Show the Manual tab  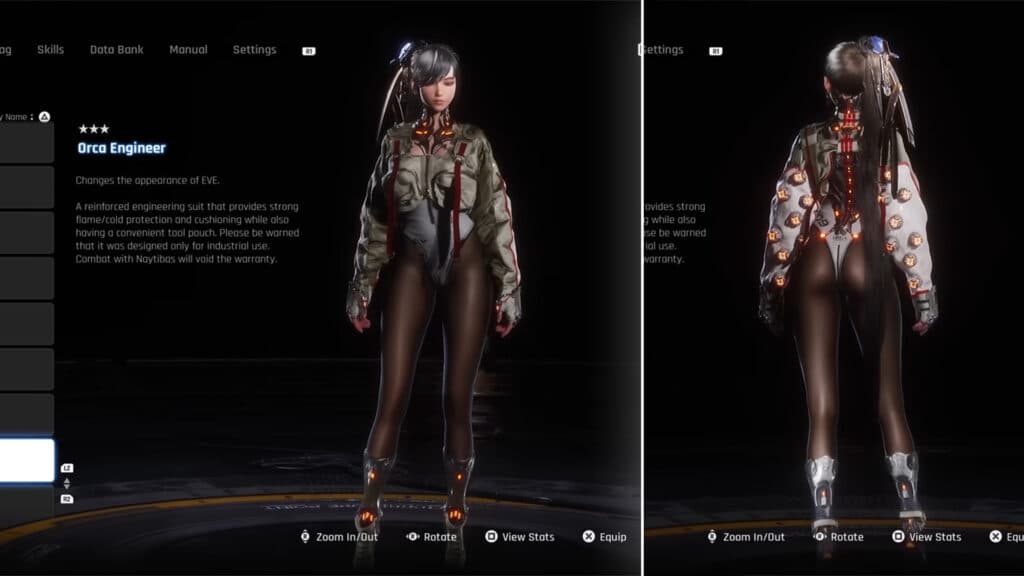click(188, 50)
